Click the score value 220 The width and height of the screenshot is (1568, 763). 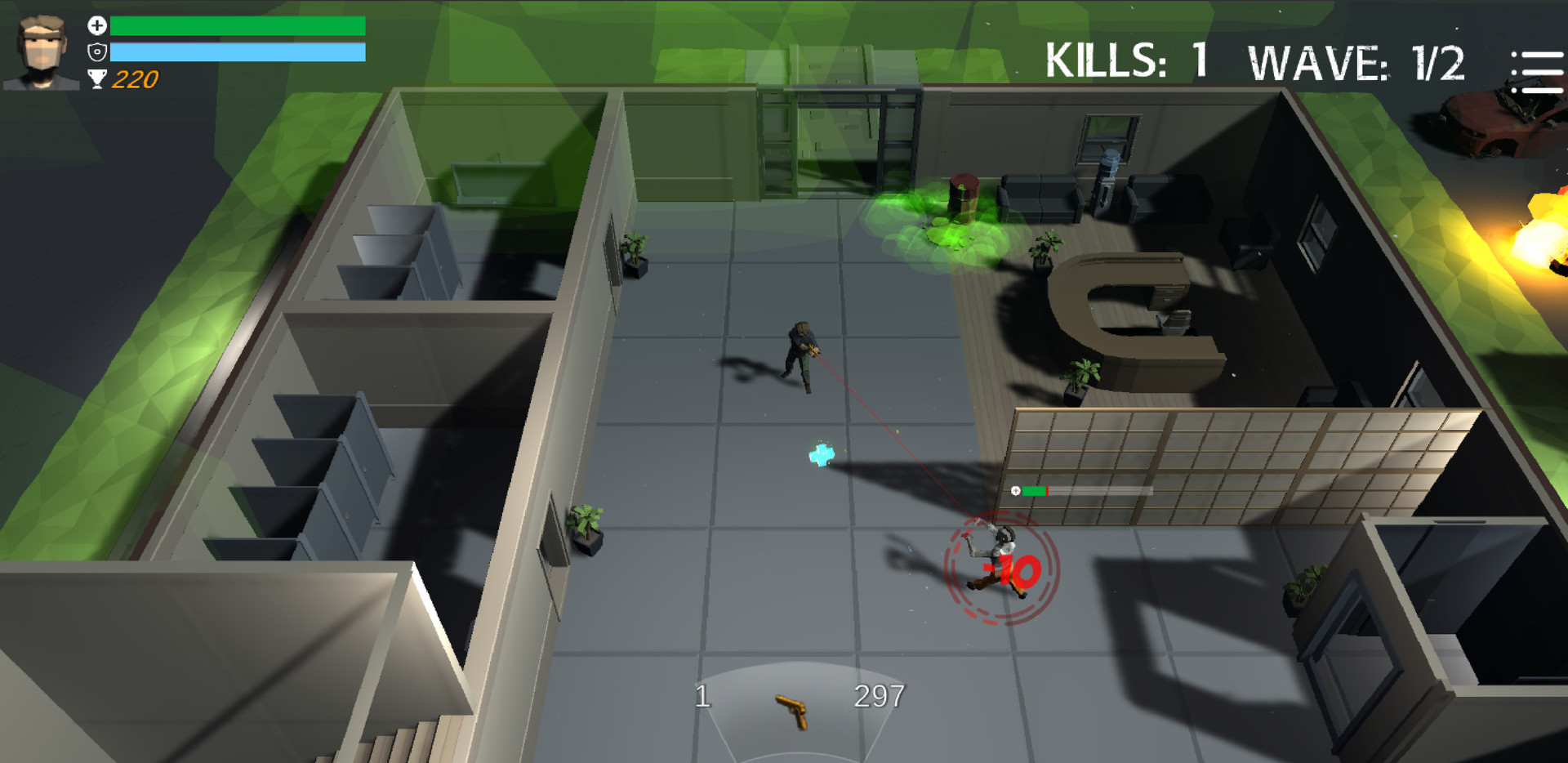tap(133, 80)
